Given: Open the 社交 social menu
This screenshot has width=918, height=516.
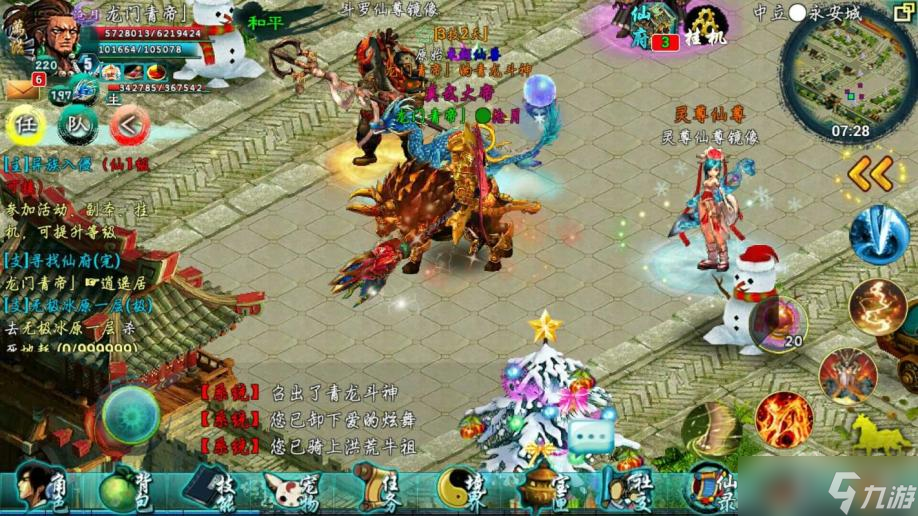Looking at the screenshot, I should click(627, 488).
